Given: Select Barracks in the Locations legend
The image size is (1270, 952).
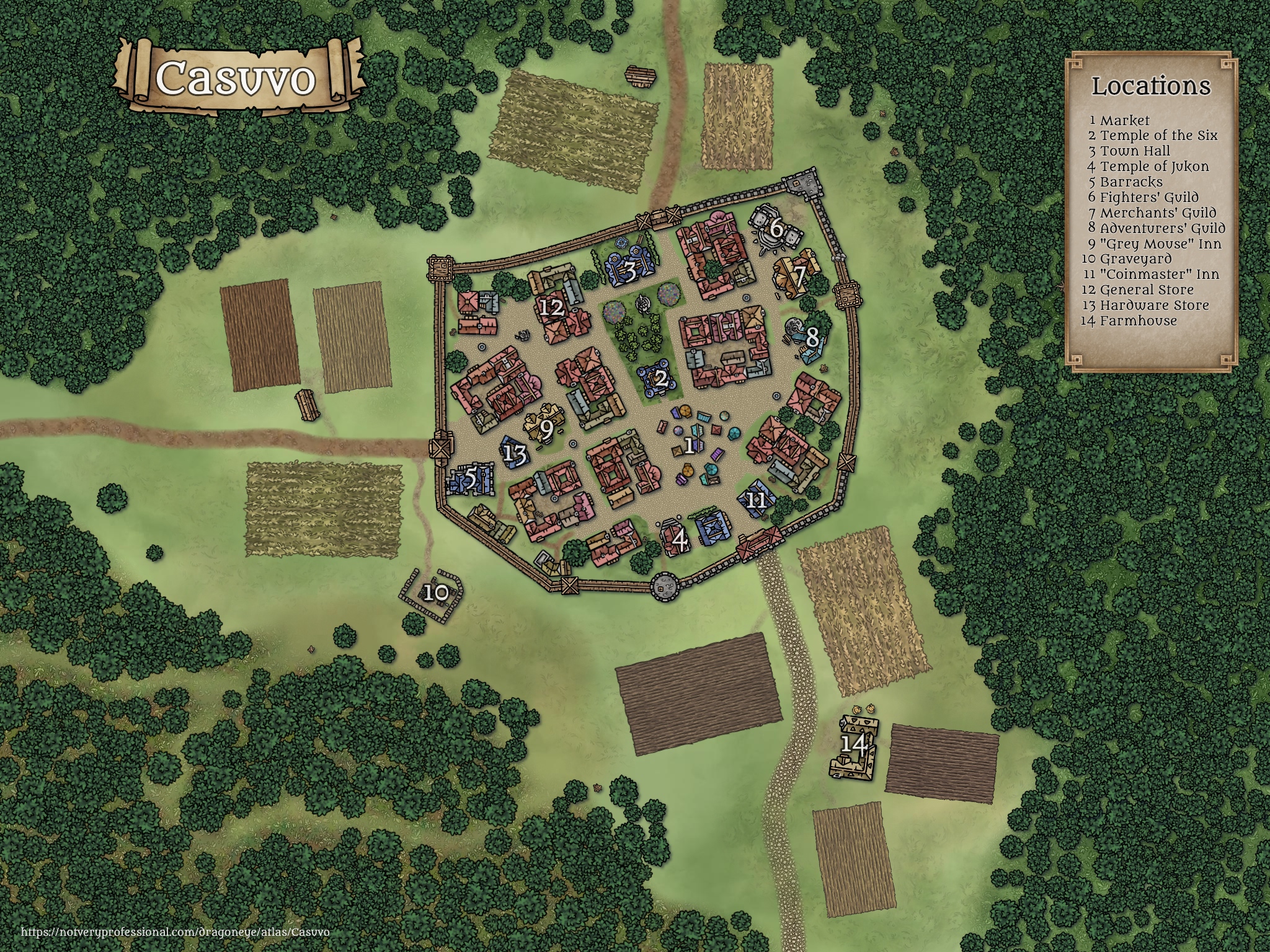Looking at the screenshot, I should coord(1131,182).
